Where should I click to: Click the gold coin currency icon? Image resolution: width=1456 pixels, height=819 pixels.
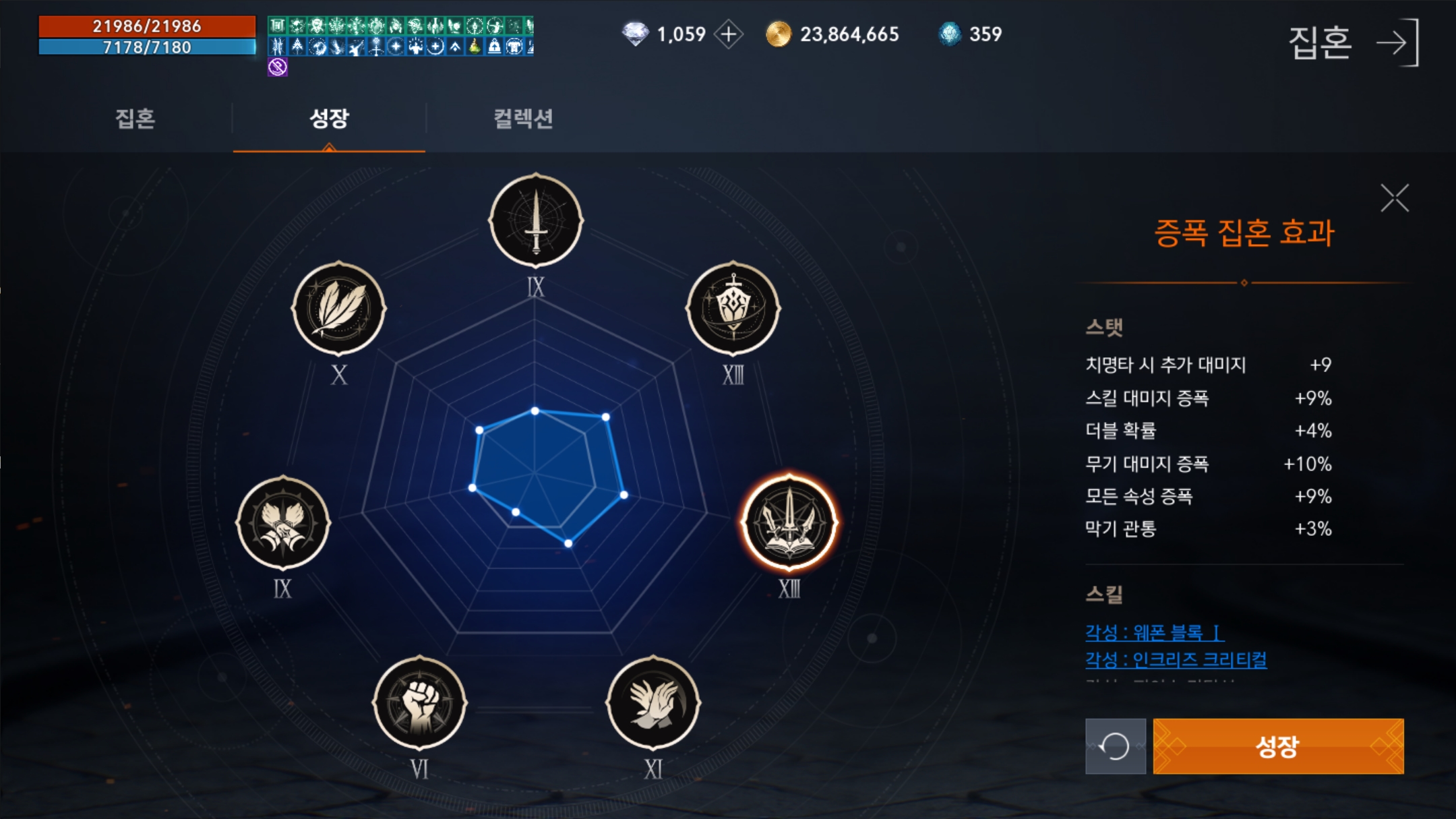click(x=779, y=34)
